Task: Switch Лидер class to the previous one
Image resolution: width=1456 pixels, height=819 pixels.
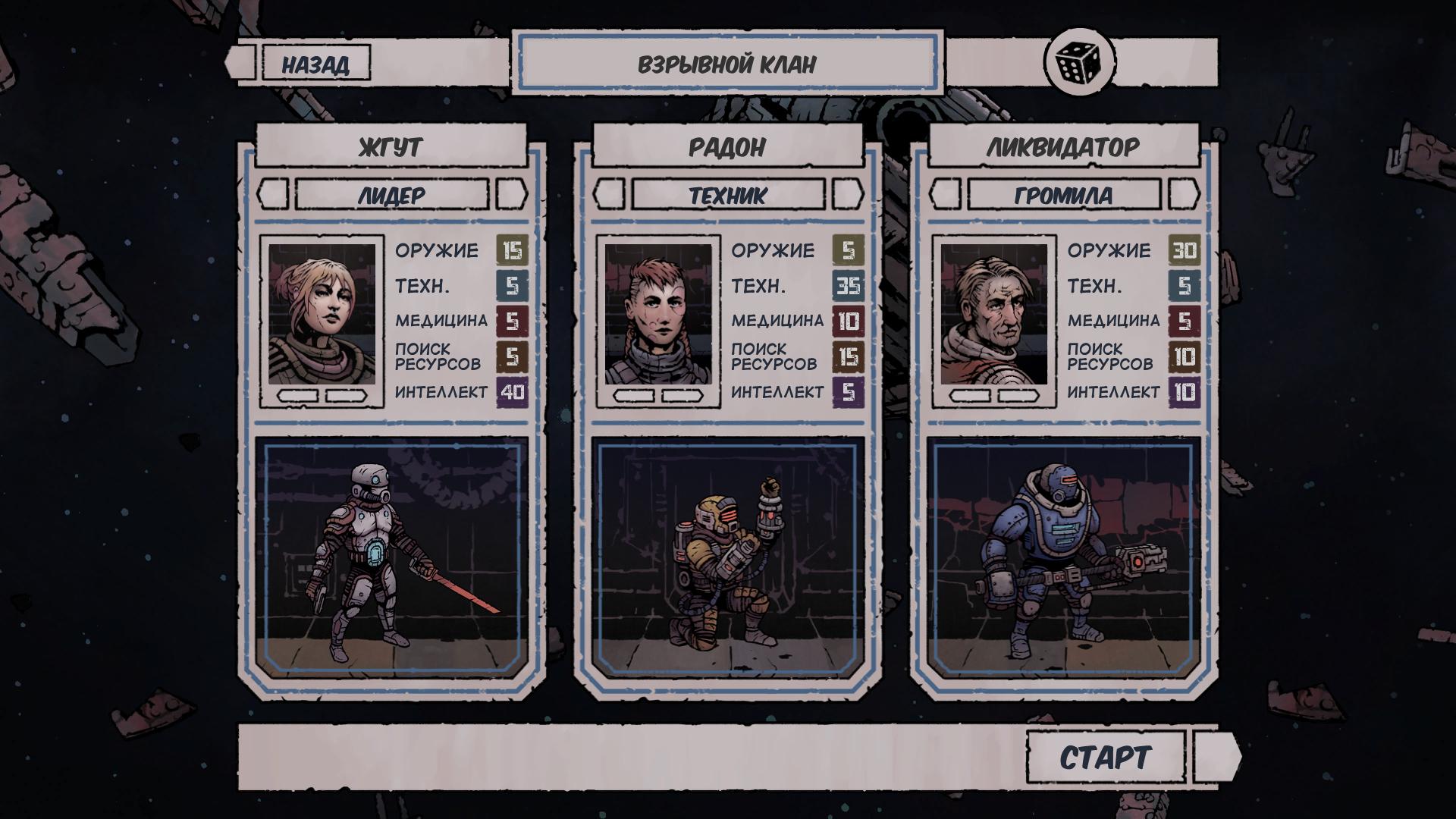Action: (x=273, y=195)
